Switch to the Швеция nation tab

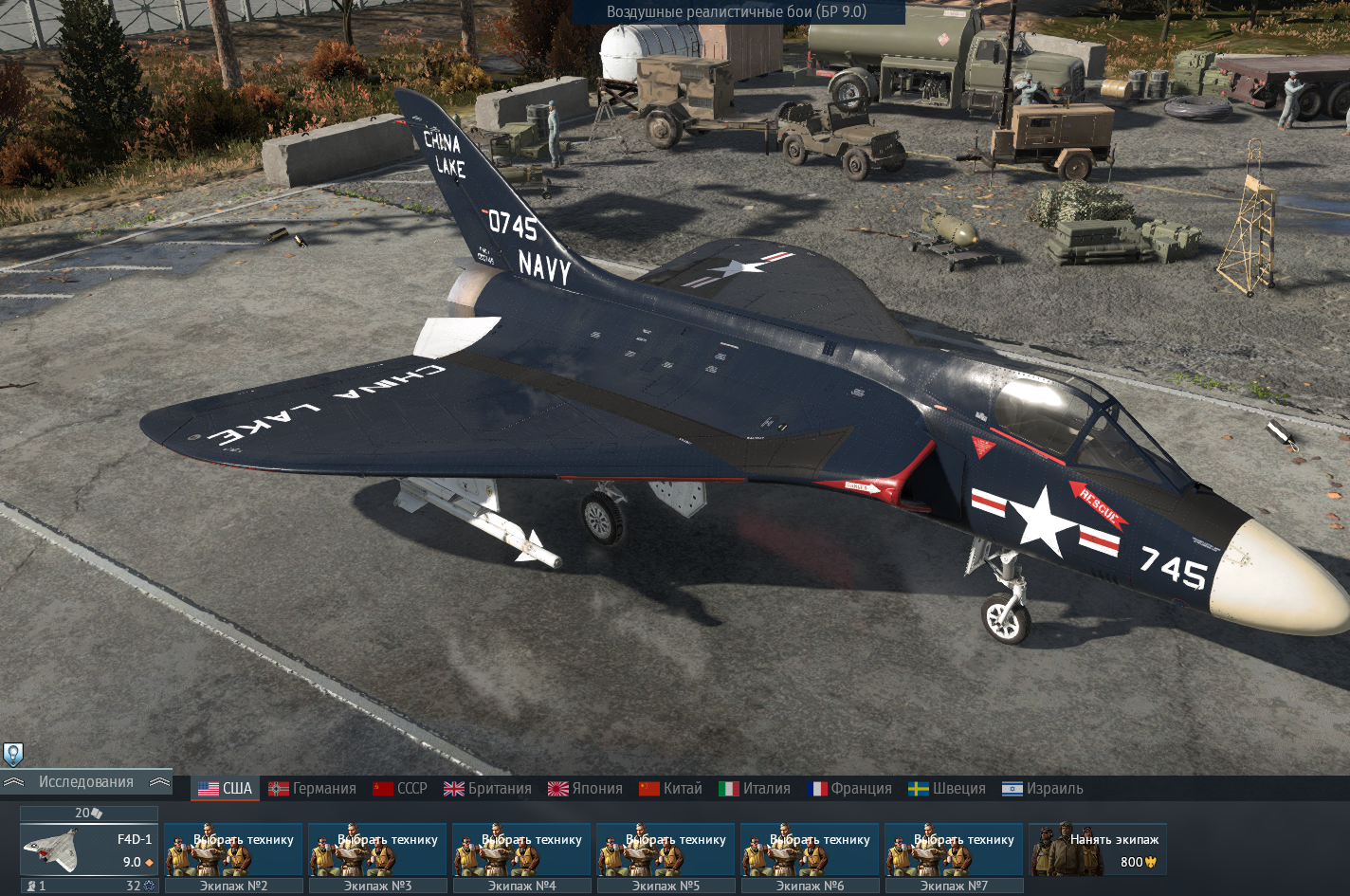pyautogui.click(x=947, y=789)
